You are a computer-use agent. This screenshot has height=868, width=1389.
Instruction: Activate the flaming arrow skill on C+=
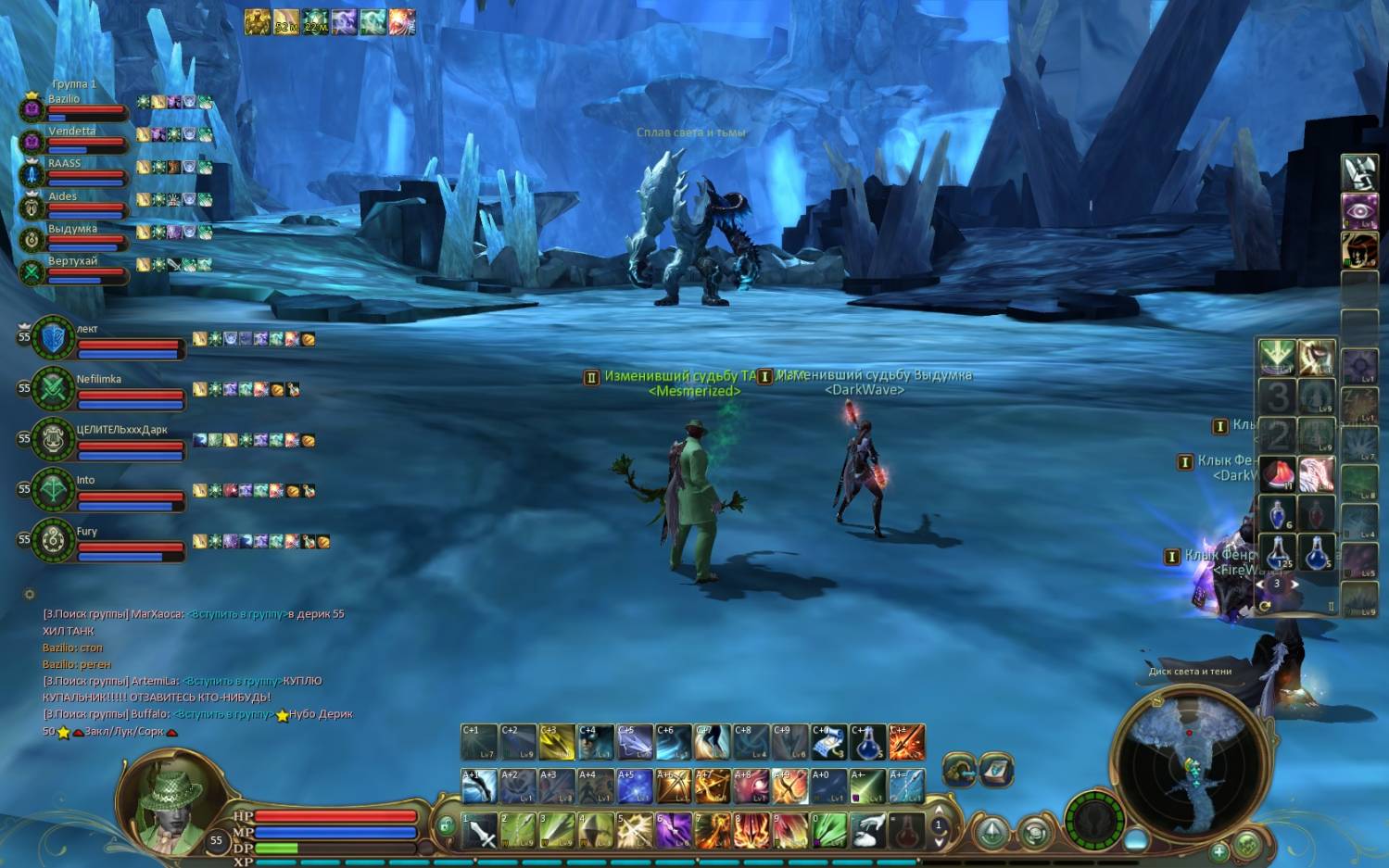[x=906, y=742]
